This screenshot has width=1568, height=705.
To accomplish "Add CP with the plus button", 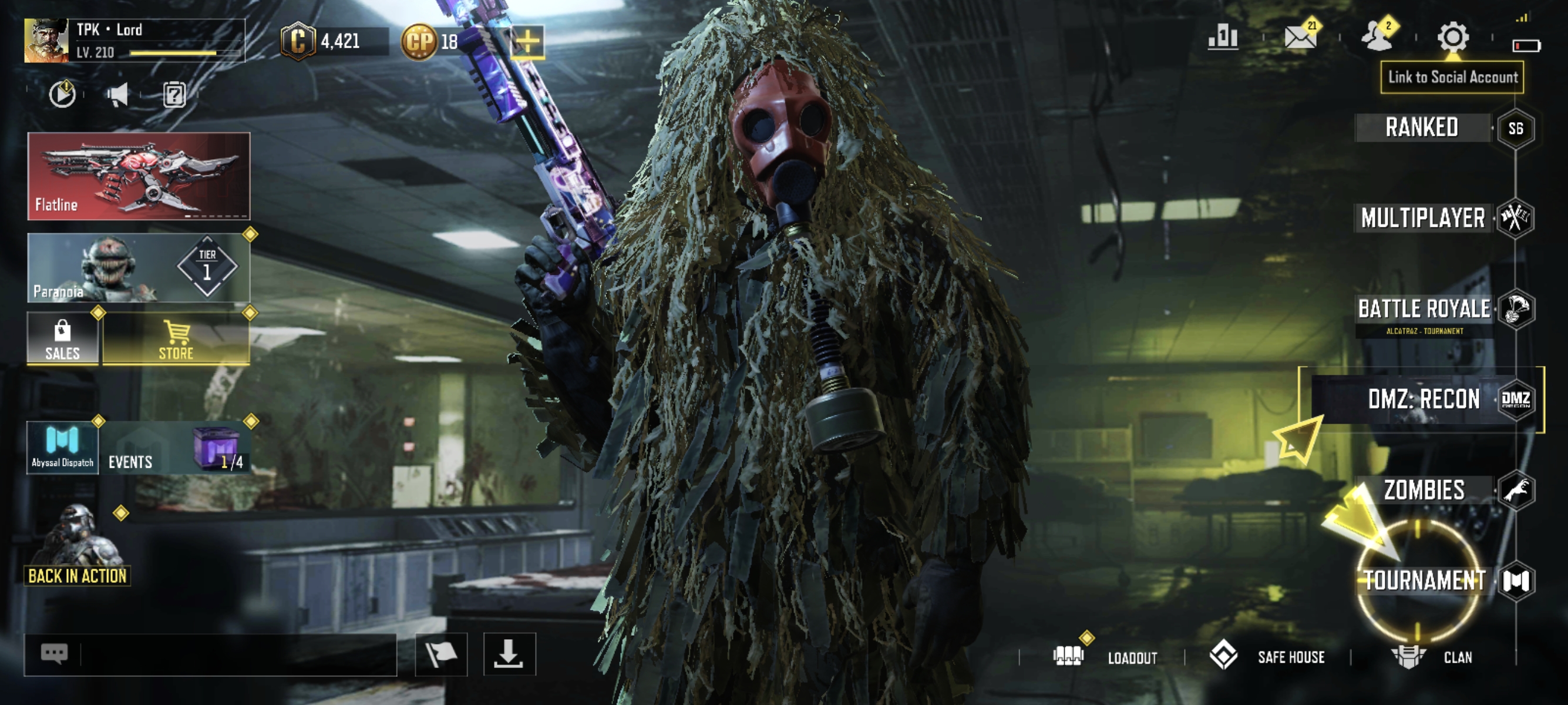I will [527, 41].
